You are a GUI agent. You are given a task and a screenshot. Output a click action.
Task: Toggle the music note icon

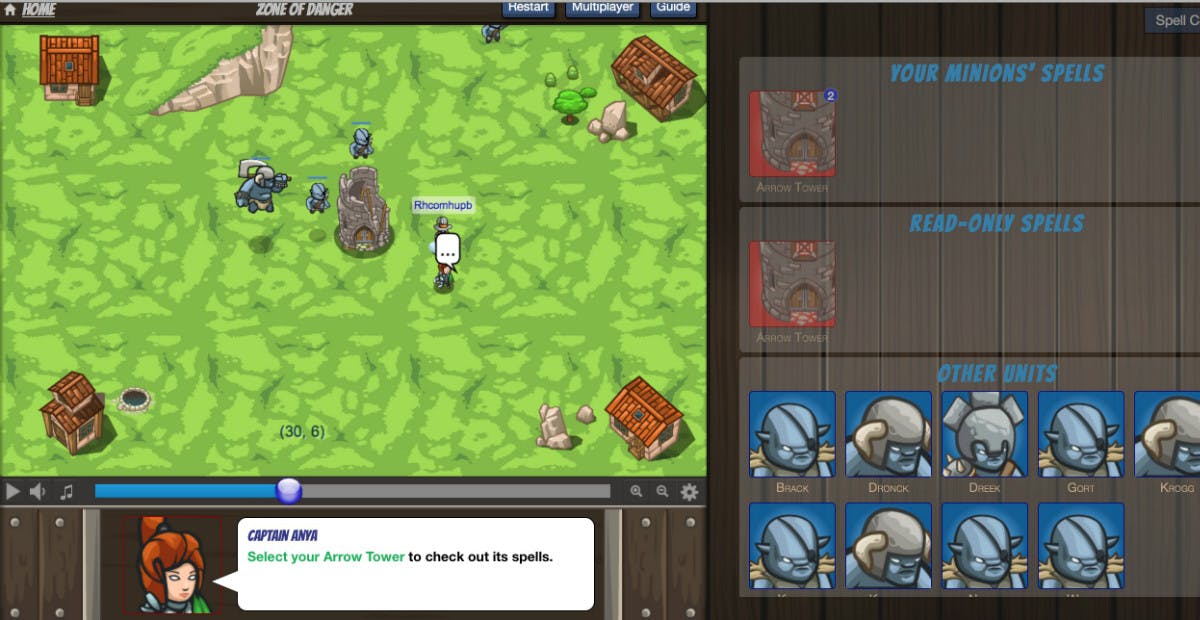point(66,491)
